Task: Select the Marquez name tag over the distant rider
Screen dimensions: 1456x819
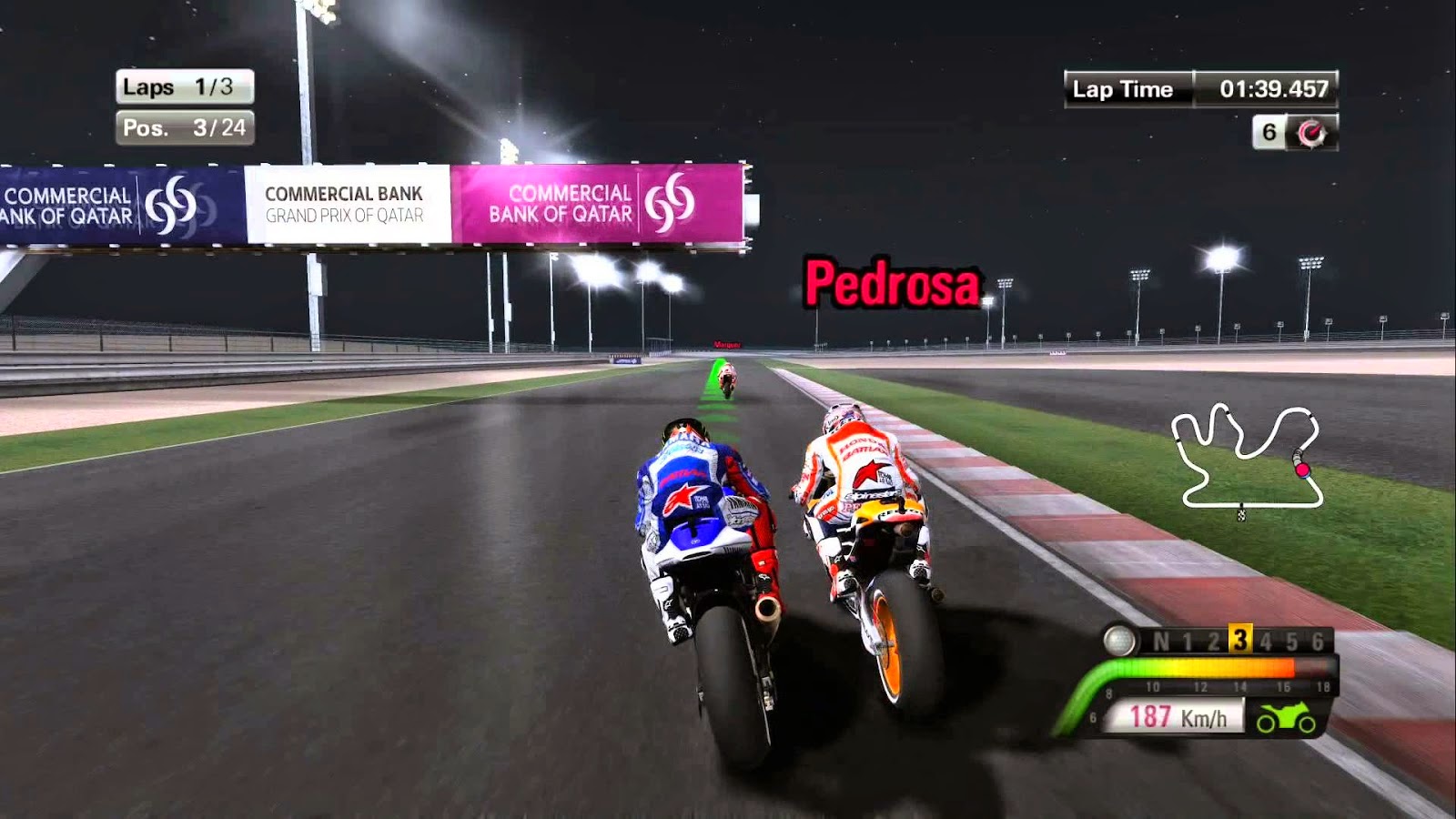Action: pos(728,344)
